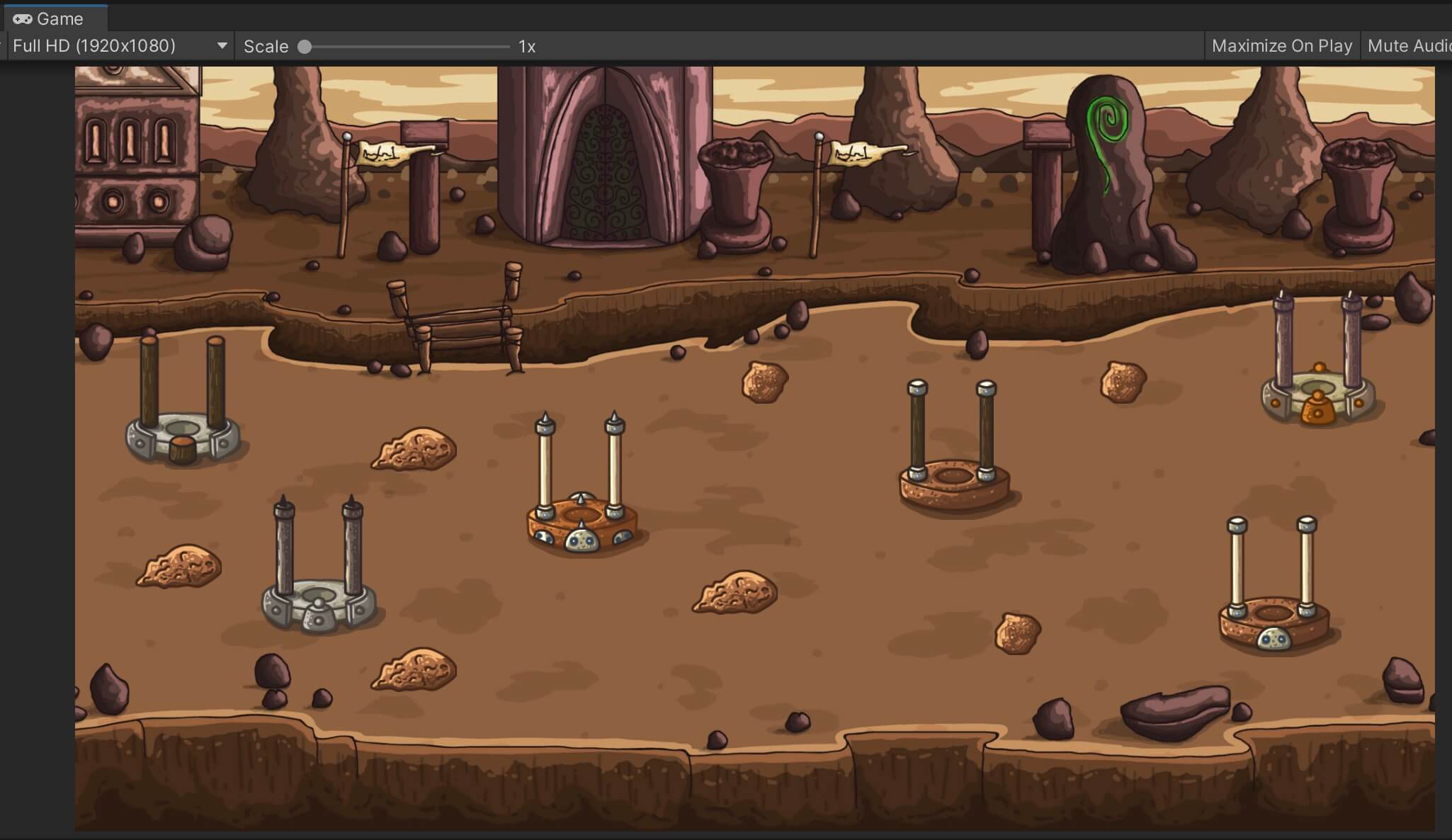1452x840 pixels.
Task: Toggle Maximize On Play
Action: pyautogui.click(x=1282, y=45)
